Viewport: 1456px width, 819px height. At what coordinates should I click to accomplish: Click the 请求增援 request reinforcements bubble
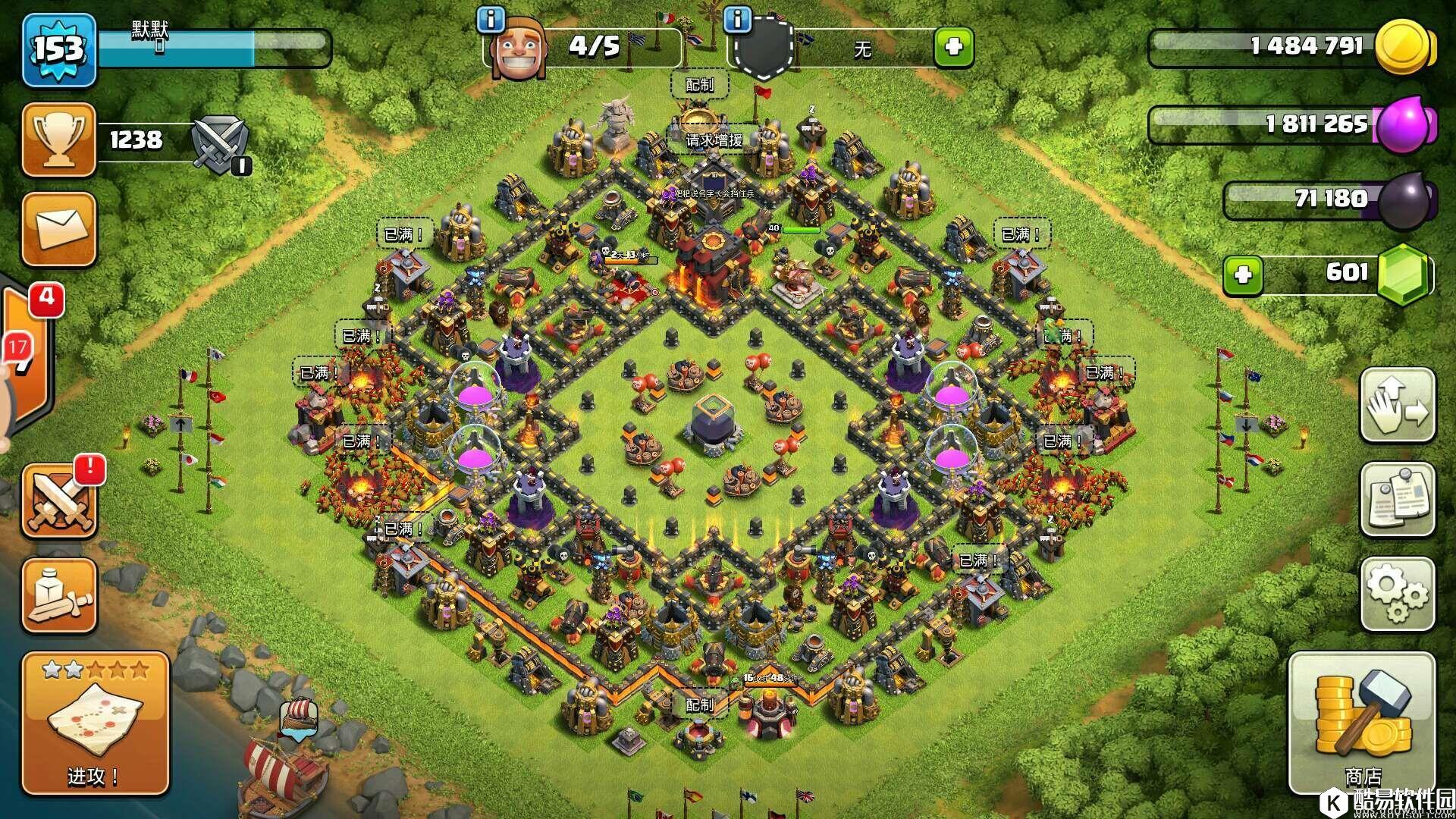pyautogui.click(x=714, y=140)
